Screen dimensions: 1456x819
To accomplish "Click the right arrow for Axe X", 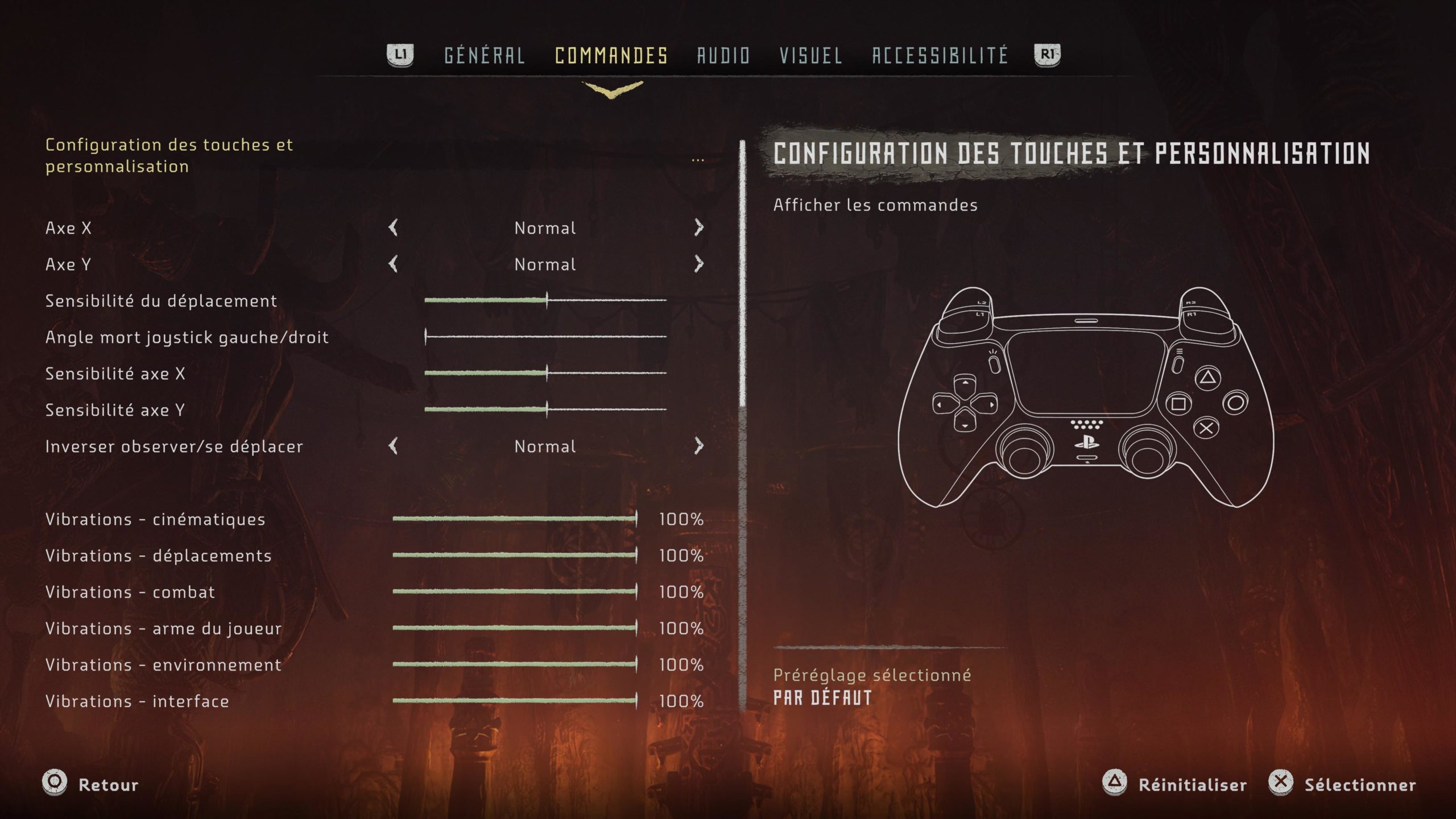I will (699, 228).
